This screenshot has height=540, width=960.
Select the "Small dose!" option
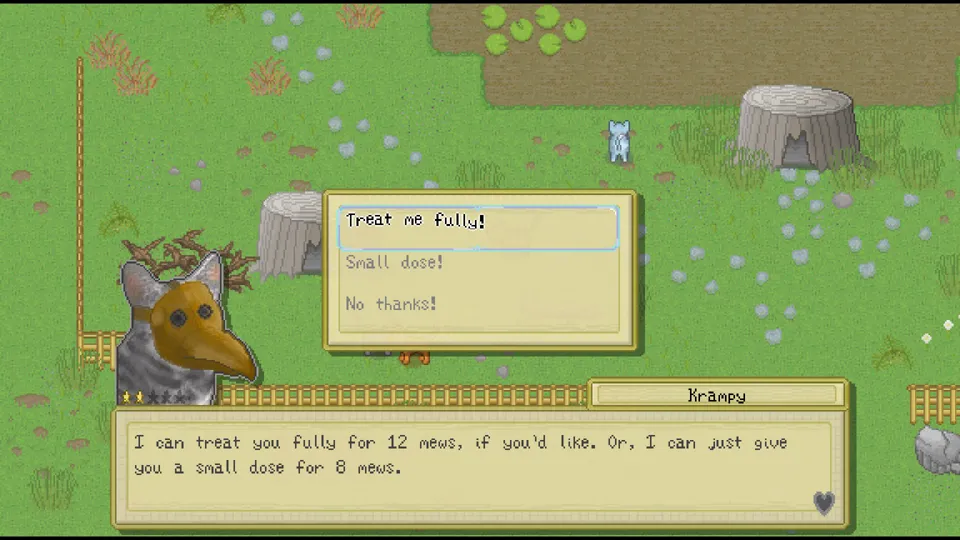click(394, 263)
